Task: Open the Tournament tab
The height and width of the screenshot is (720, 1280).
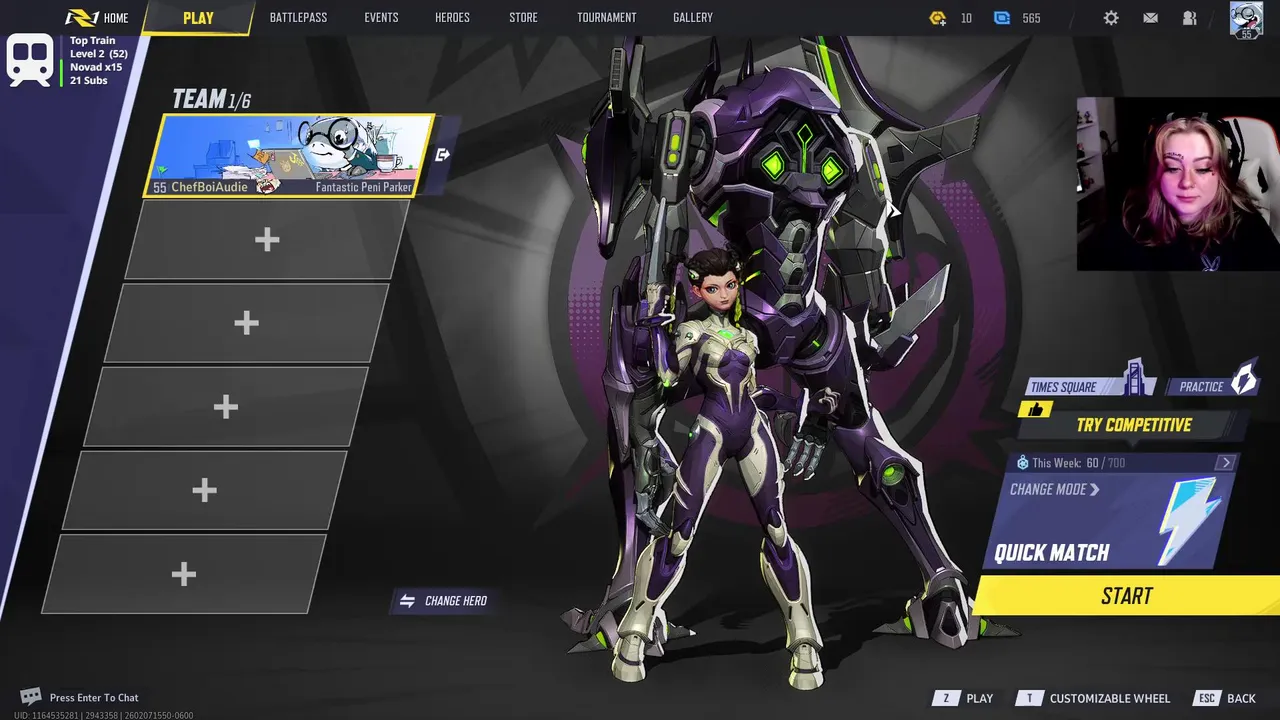Action: 606,18
